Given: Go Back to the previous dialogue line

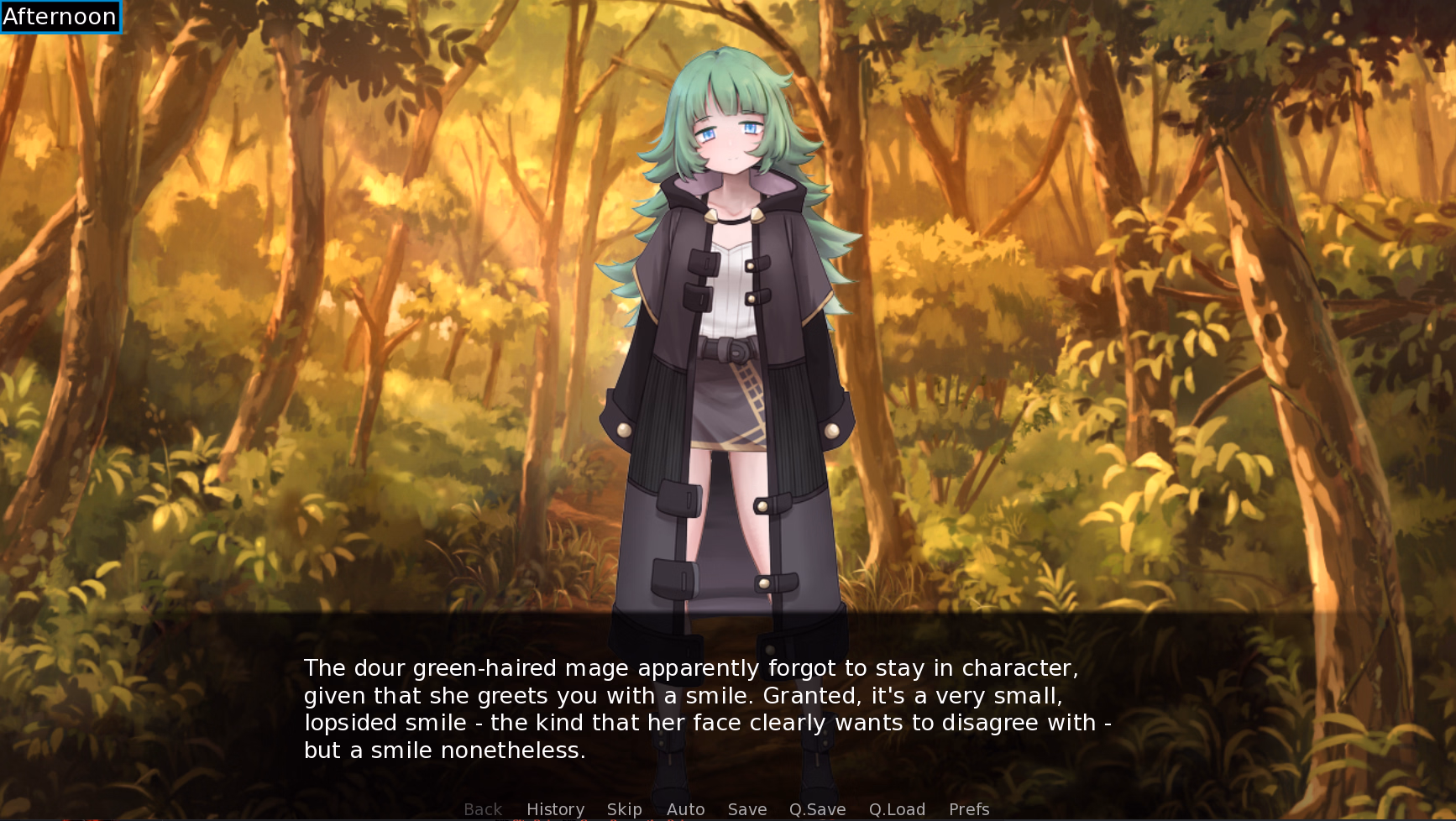Looking at the screenshot, I should point(483,808).
